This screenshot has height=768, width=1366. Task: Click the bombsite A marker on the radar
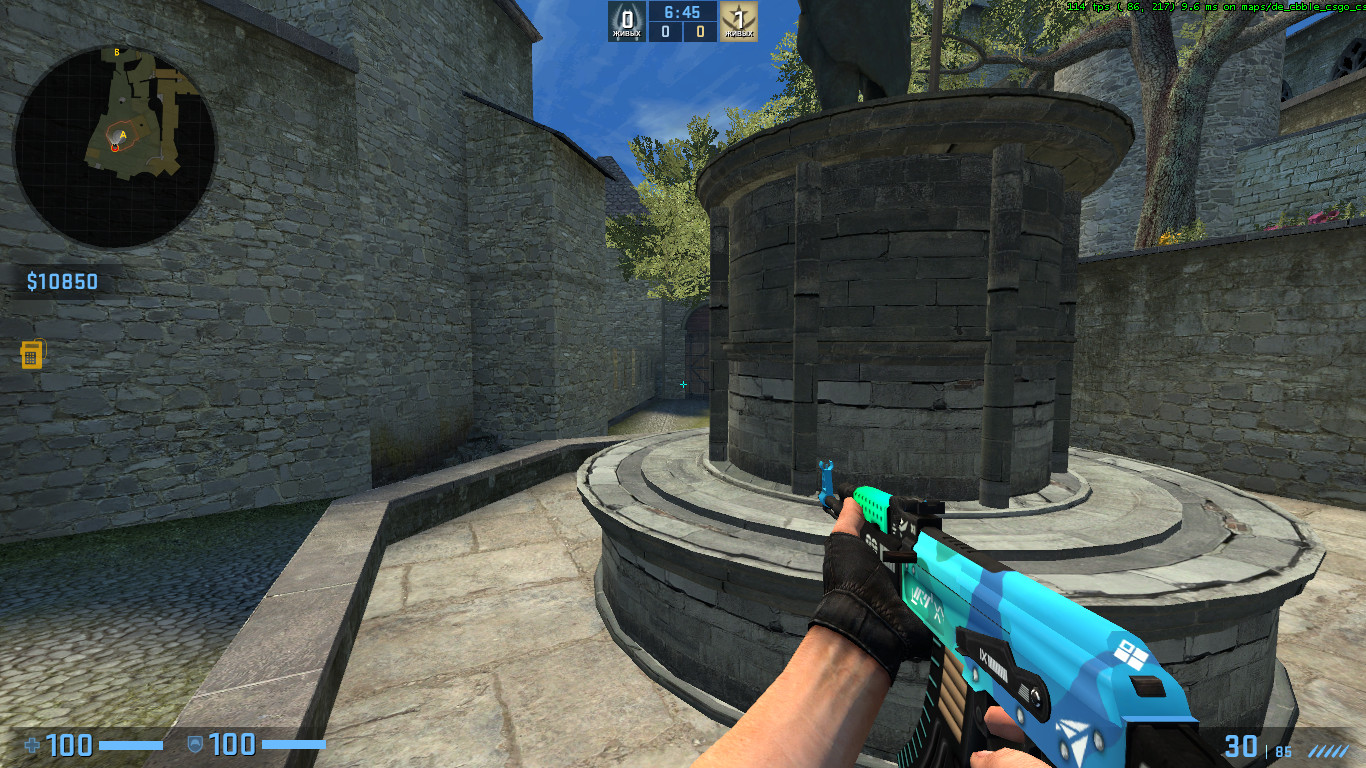123,135
